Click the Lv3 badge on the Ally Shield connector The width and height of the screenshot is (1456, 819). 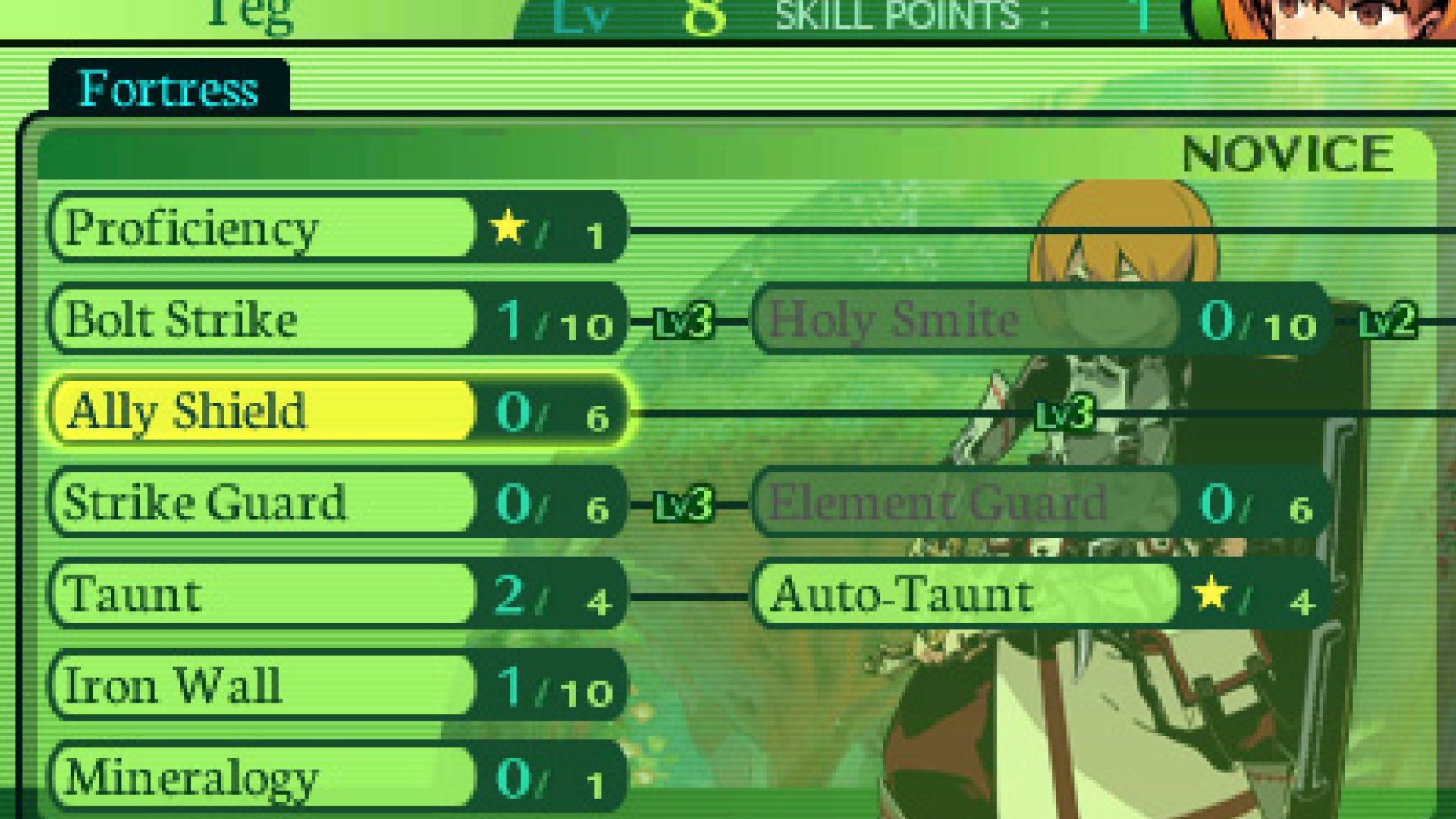point(1065,413)
